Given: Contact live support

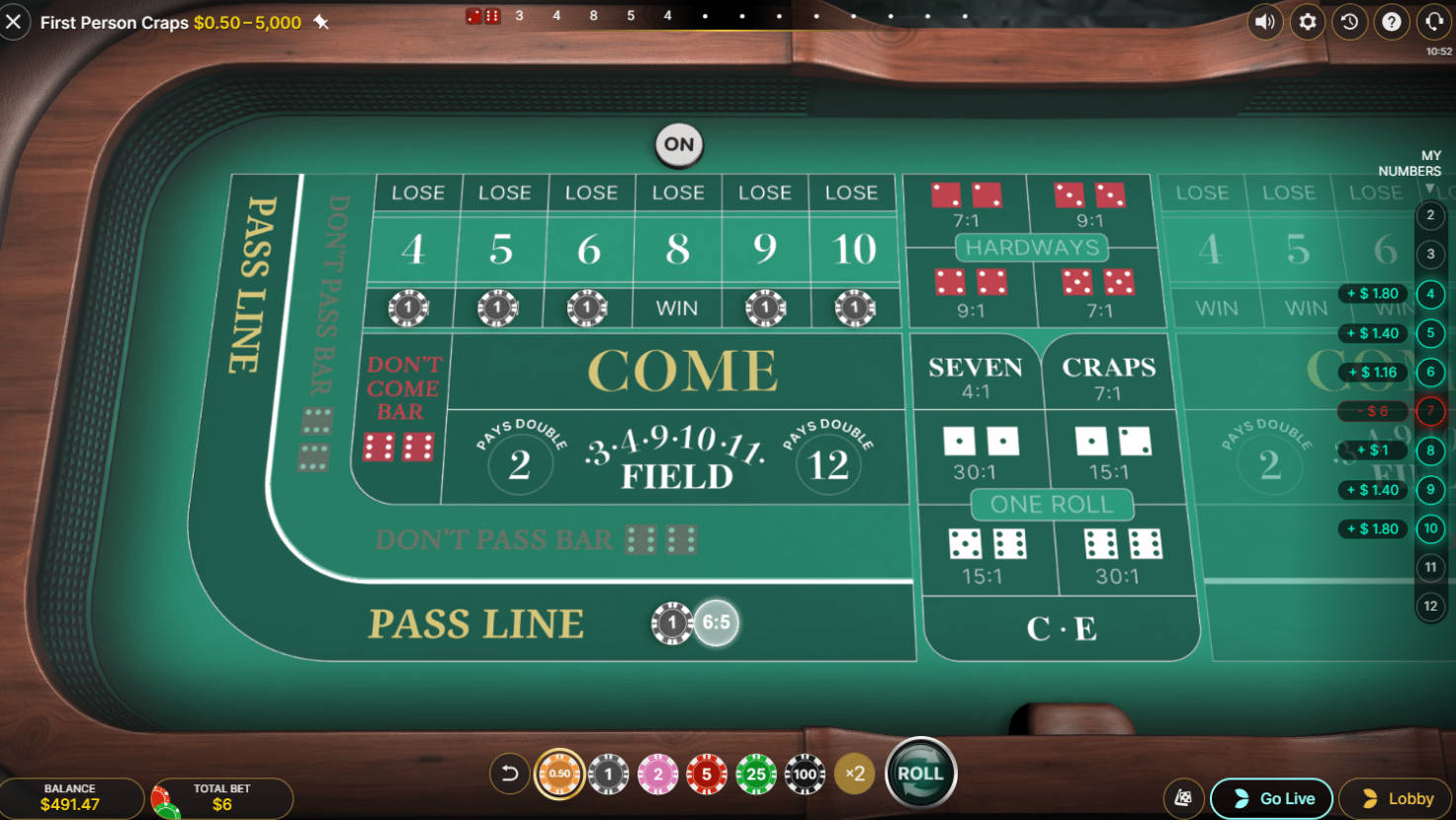Looking at the screenshot, I should pos(1434,22).
